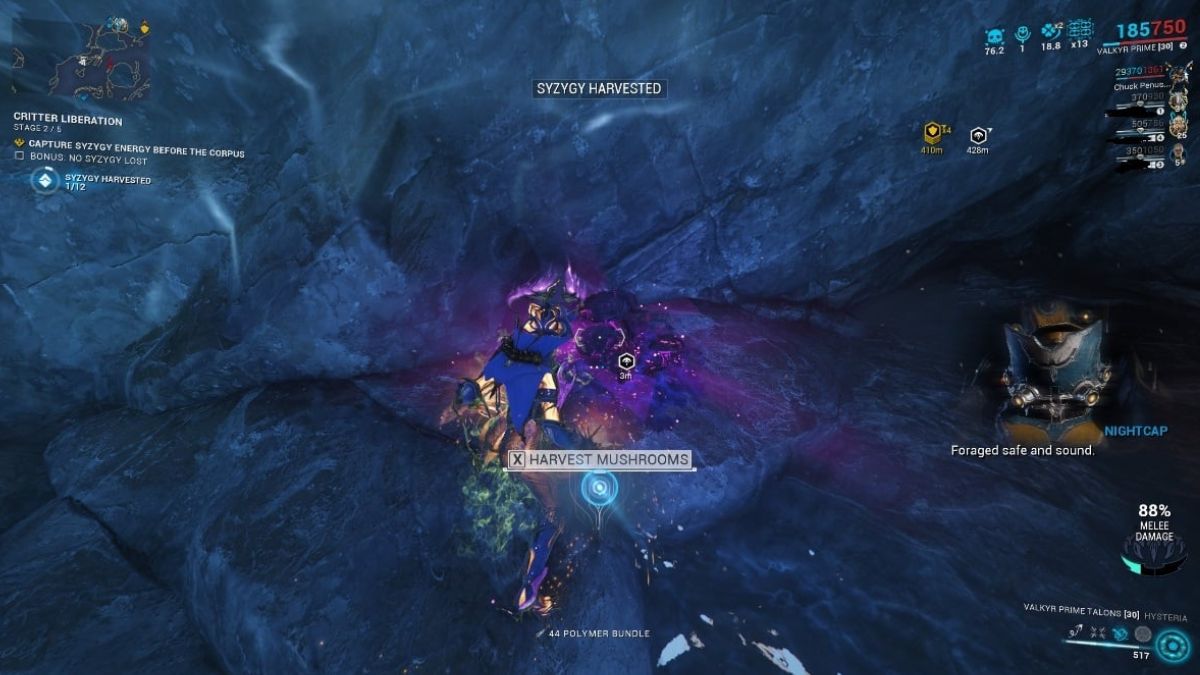Click the gold shield waypoint marker
Viewport: 1200px width, 675px height.
[x=932, y=133]
